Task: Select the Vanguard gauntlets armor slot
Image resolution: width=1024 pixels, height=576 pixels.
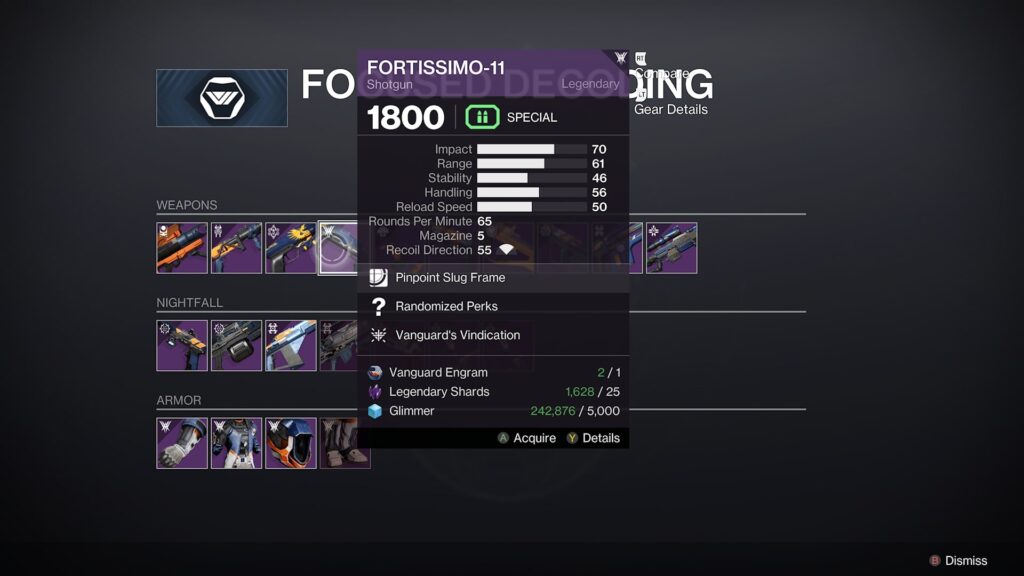Action: tap(182, 443)
